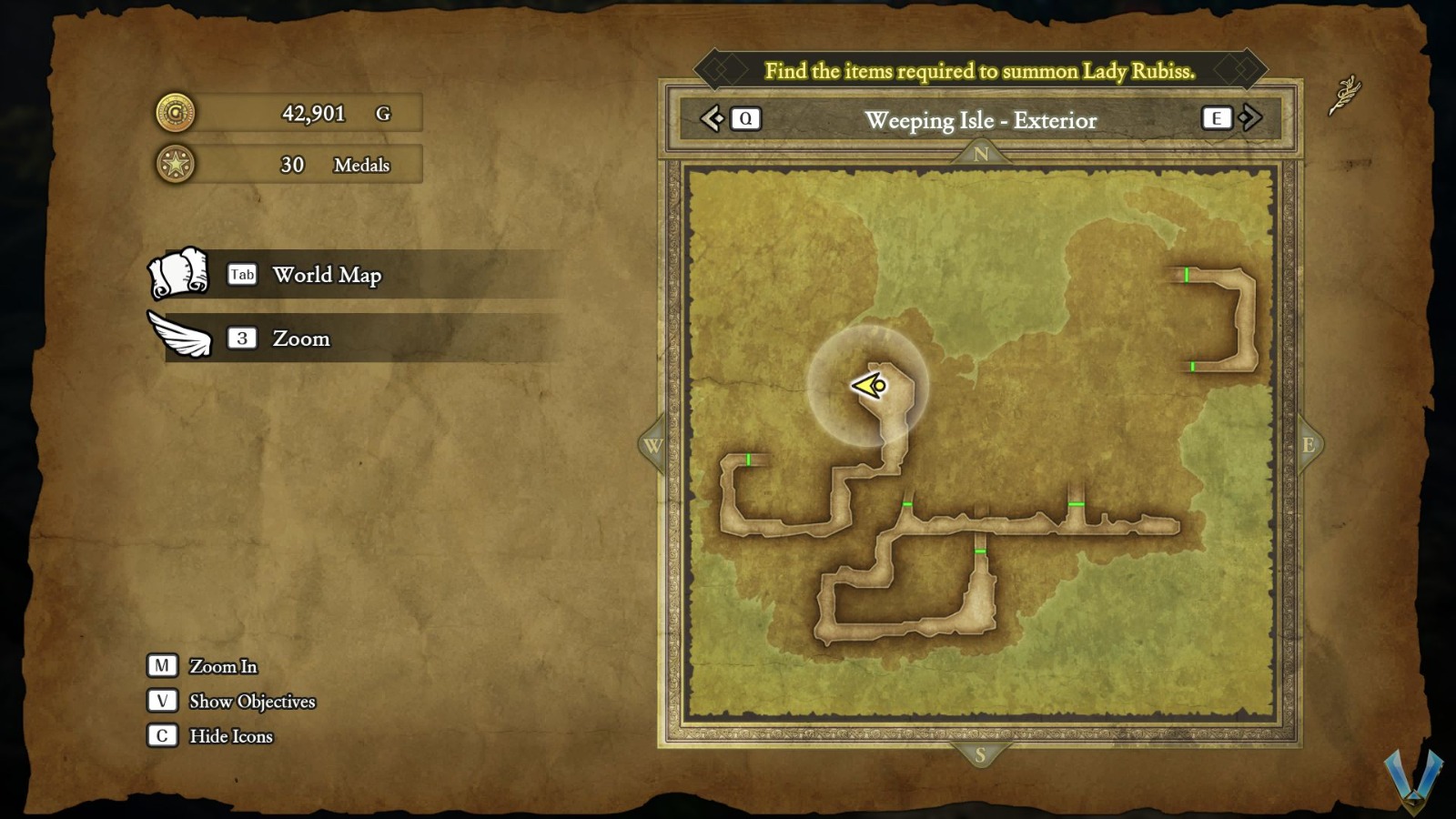Toggle Hide Icons with the C option
Screen dimensions: 1456x819
point(164,736)
